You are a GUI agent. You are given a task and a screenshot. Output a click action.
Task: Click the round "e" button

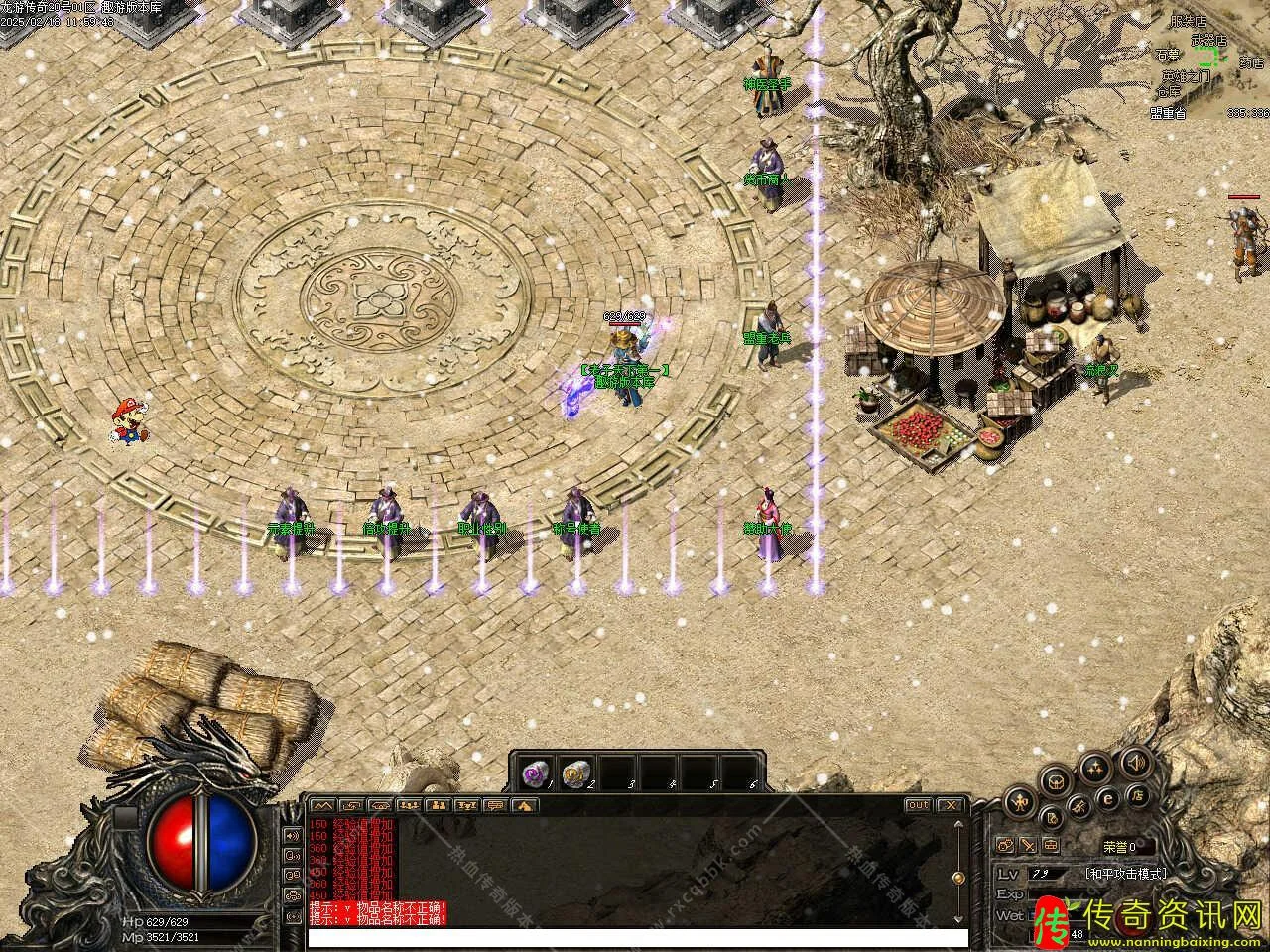(1109, 799)
